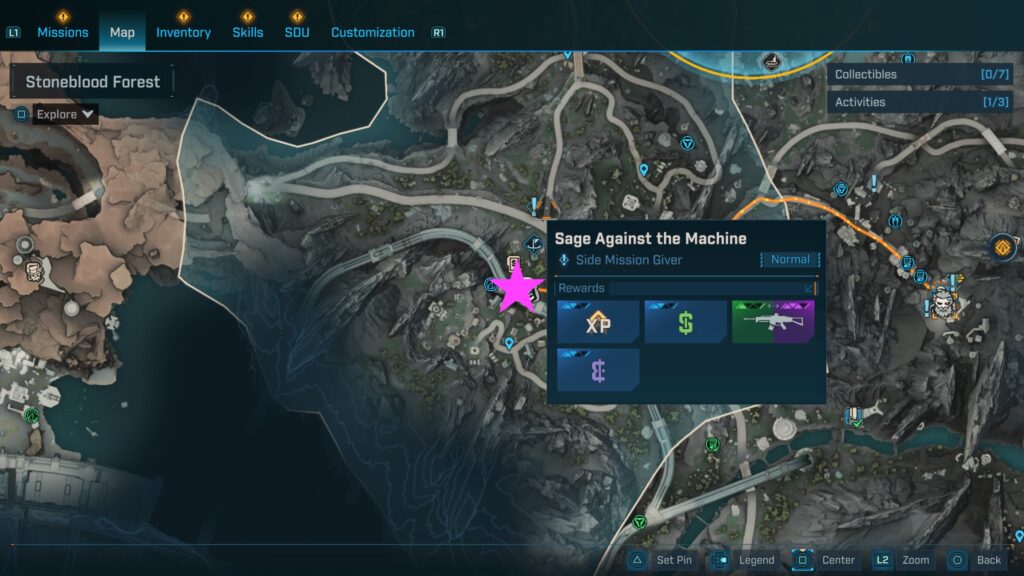Select the purple Eridium reward tile

pos(598,369)
